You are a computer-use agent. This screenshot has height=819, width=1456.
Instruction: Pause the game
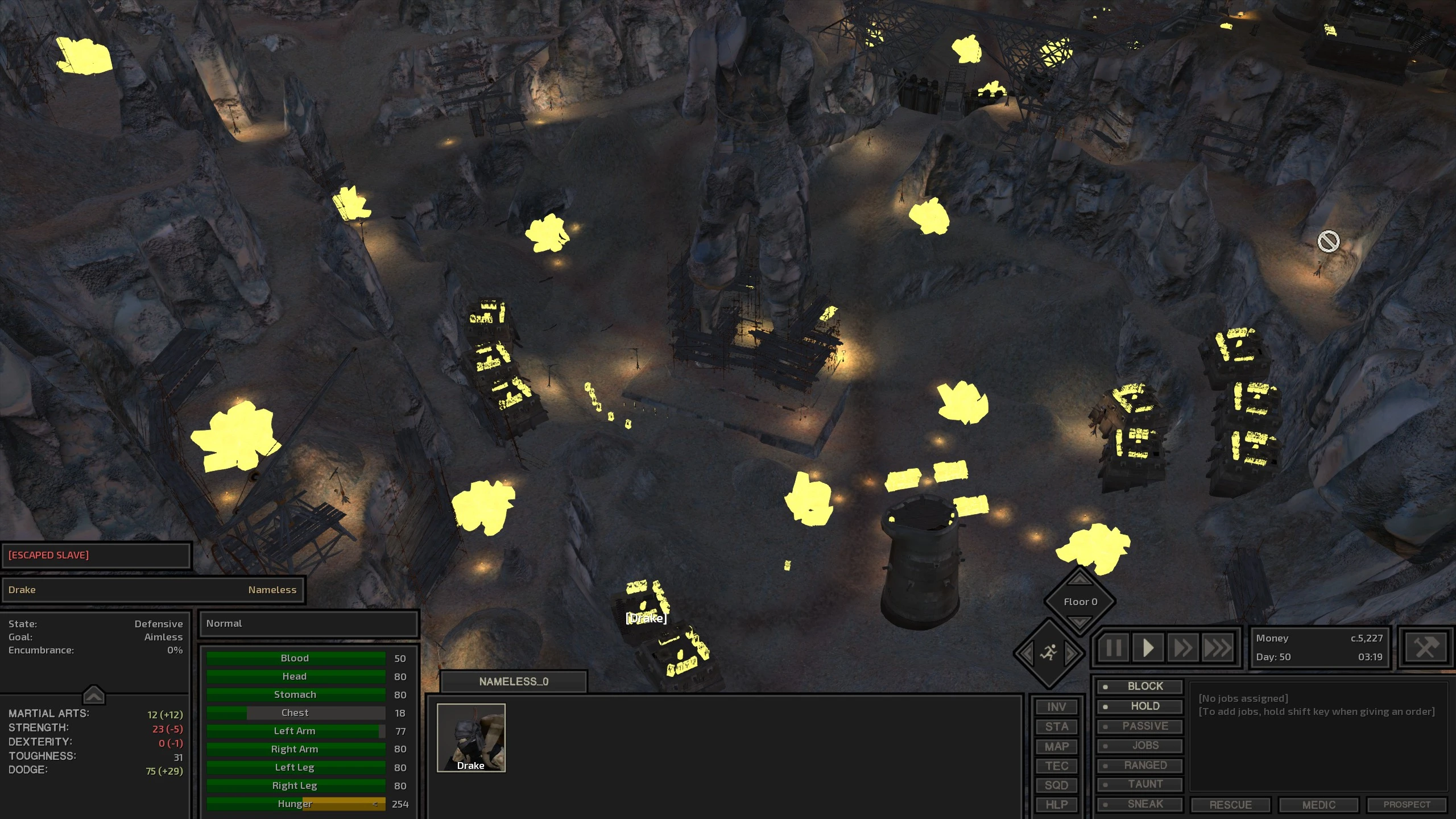(x=1114, y=648)
